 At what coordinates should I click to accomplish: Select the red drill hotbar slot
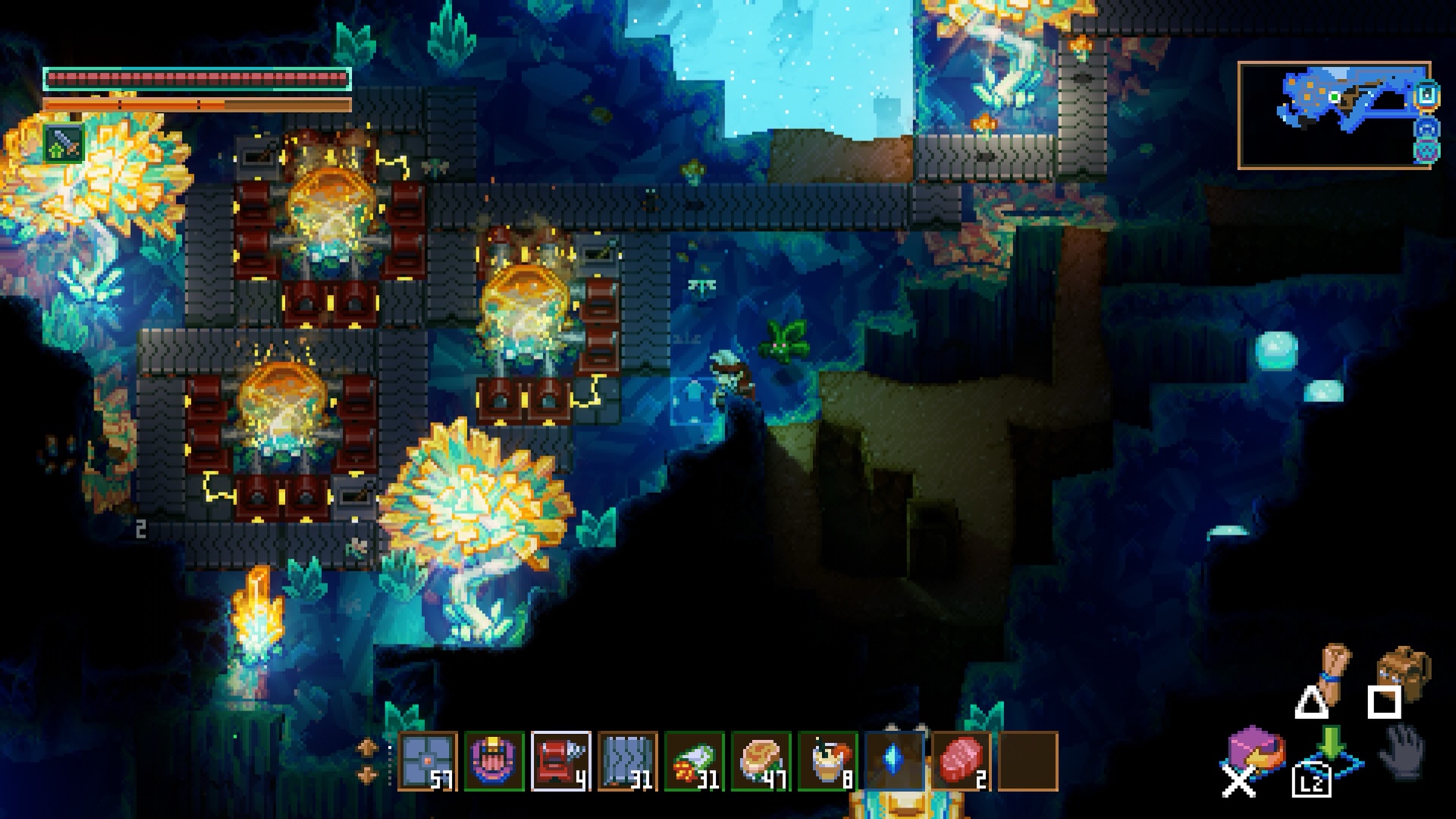tap(561, 761)
